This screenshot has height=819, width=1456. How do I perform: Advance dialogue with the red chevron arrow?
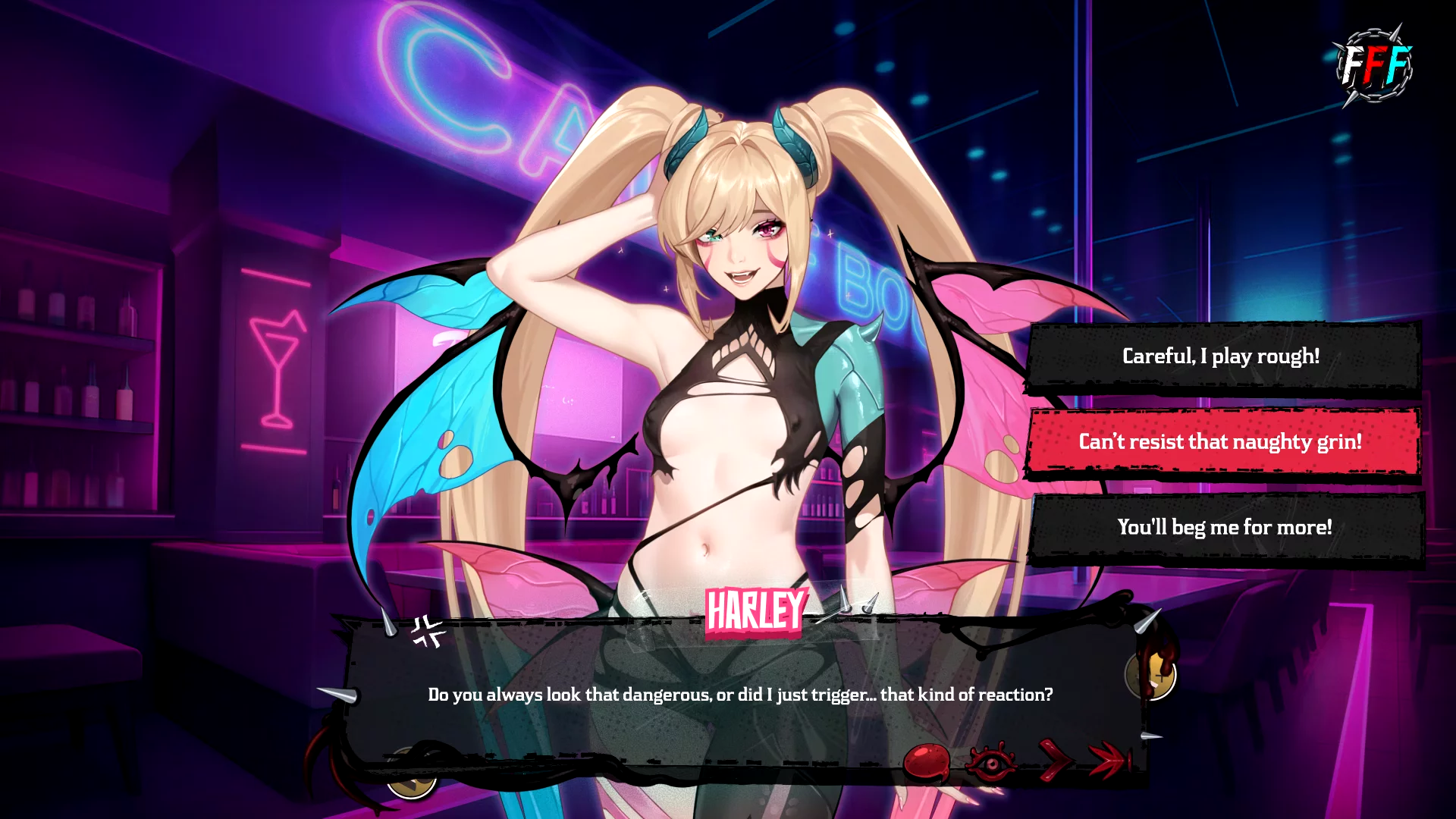pos(1054,760)
